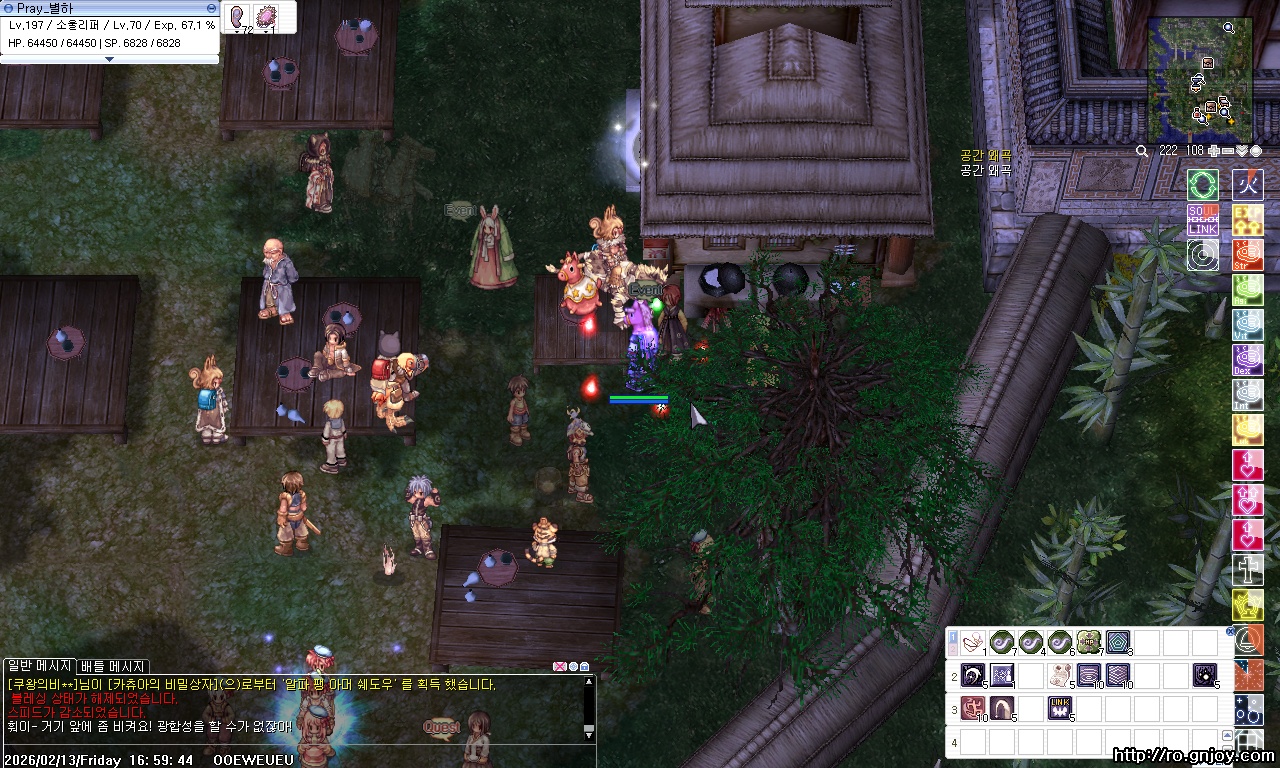Screen dimensions: 1280x768
Task: Click the EXP boost buff icon
Action: tap(1248, 220)
